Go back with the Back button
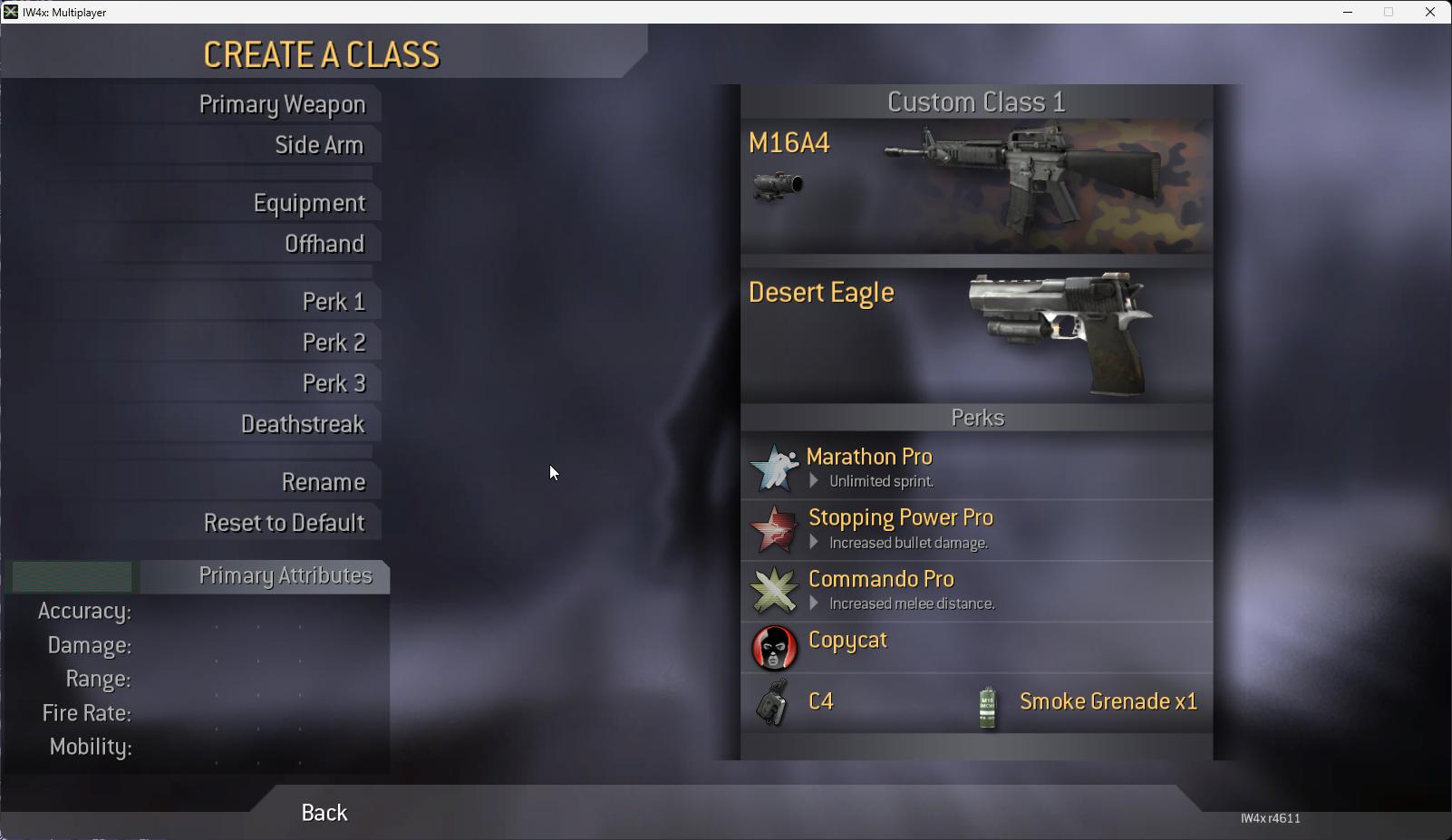Screen dimensions: 1452x840 coord(324,813)
